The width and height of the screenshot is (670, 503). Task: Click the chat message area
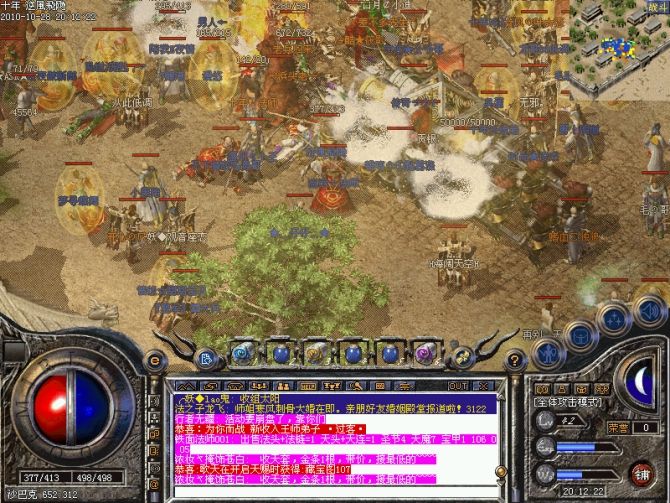point(330,440)
